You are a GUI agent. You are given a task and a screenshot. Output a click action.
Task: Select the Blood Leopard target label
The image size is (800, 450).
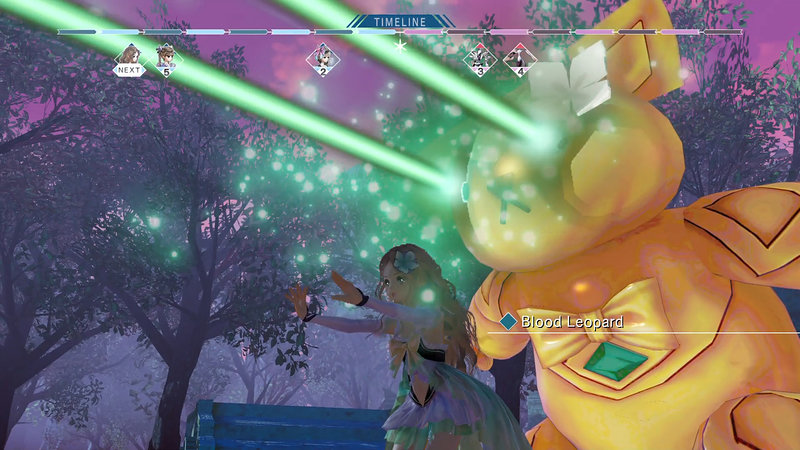coord(572,322)
